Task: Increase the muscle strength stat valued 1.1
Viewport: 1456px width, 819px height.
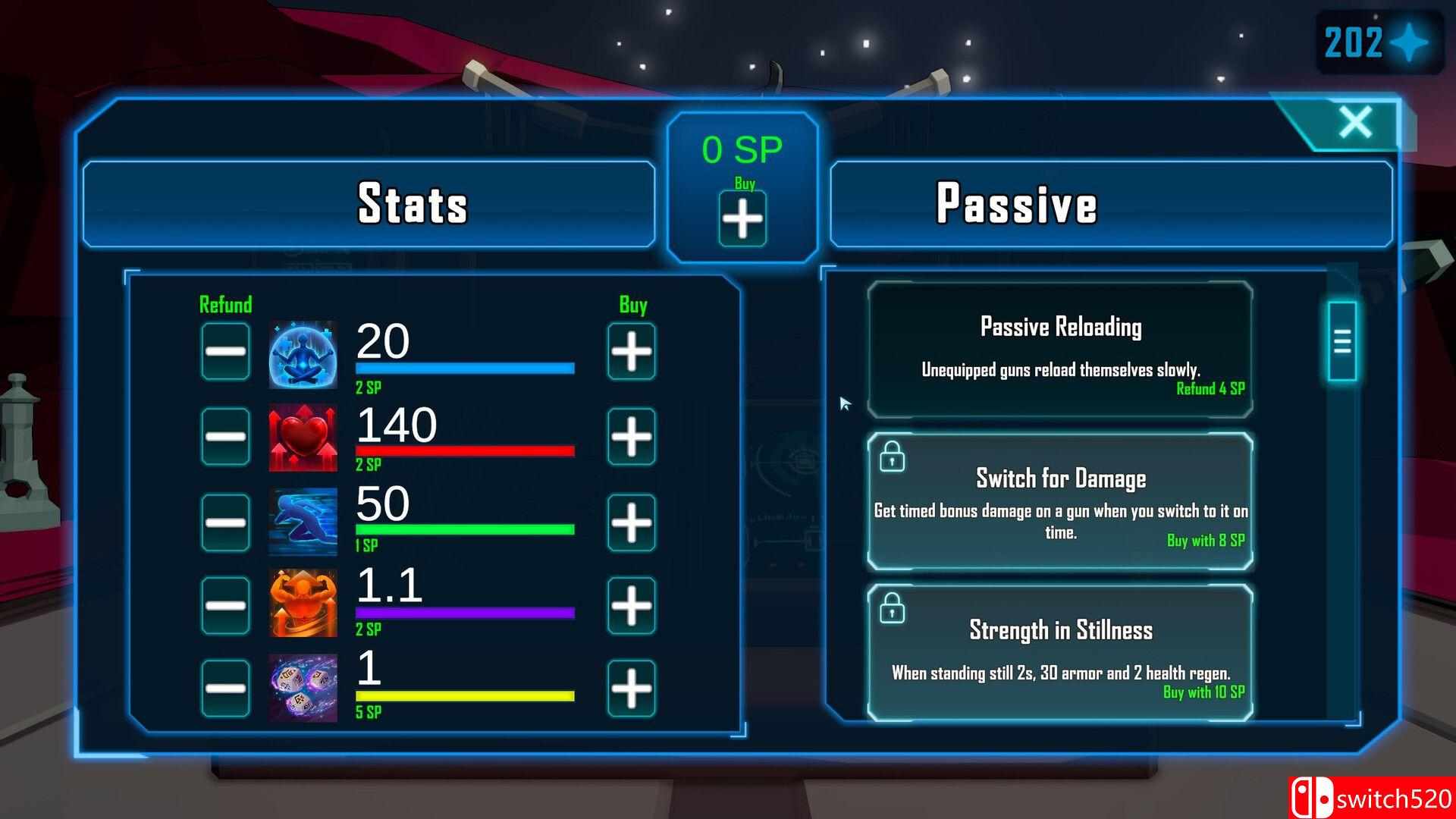Action: pos(631,605)
